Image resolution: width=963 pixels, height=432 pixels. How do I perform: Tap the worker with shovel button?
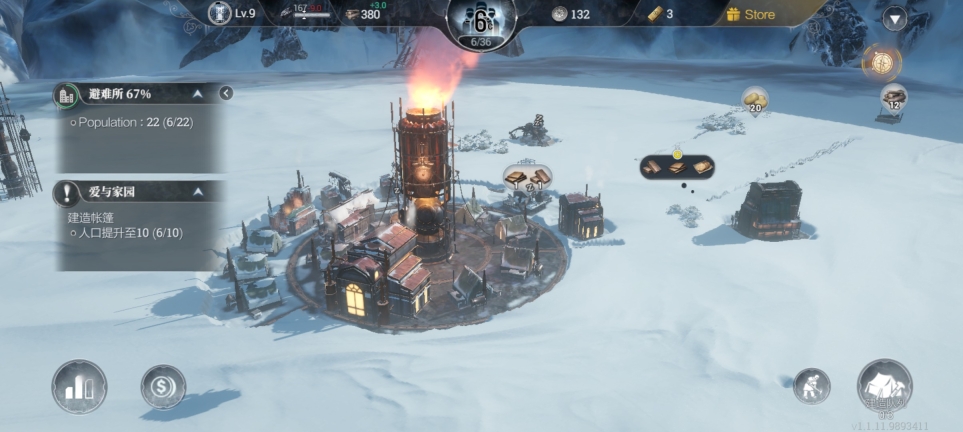811,386
